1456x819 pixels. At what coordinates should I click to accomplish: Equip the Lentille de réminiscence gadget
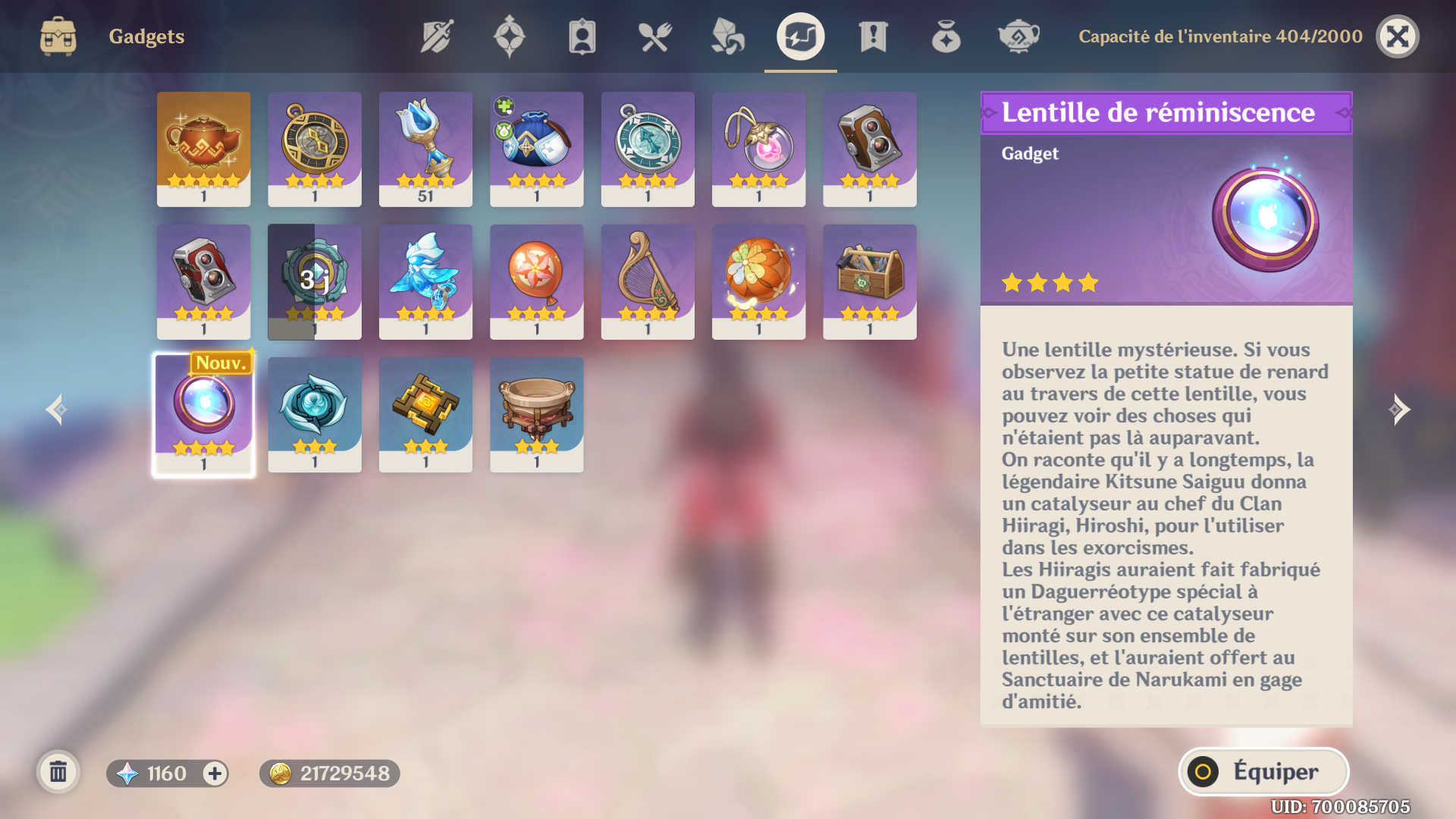1263,772
